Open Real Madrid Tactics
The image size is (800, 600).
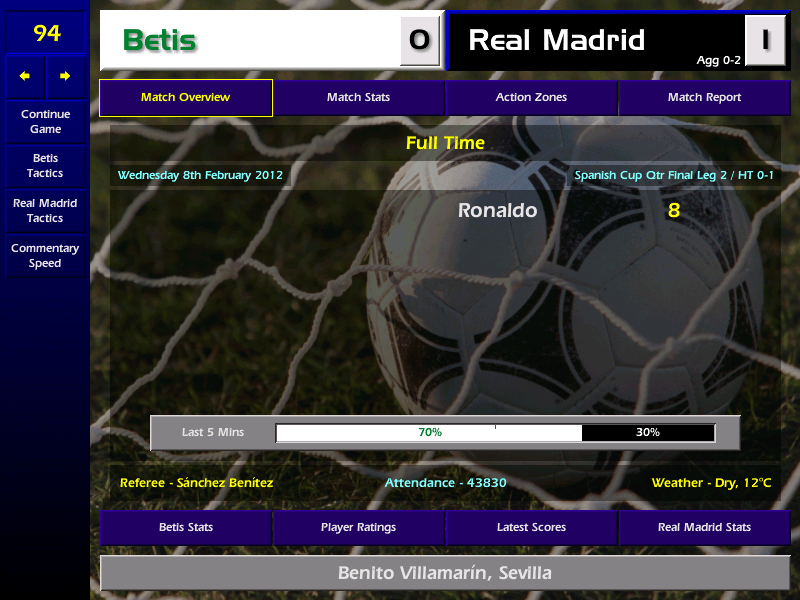click(45, 211)
